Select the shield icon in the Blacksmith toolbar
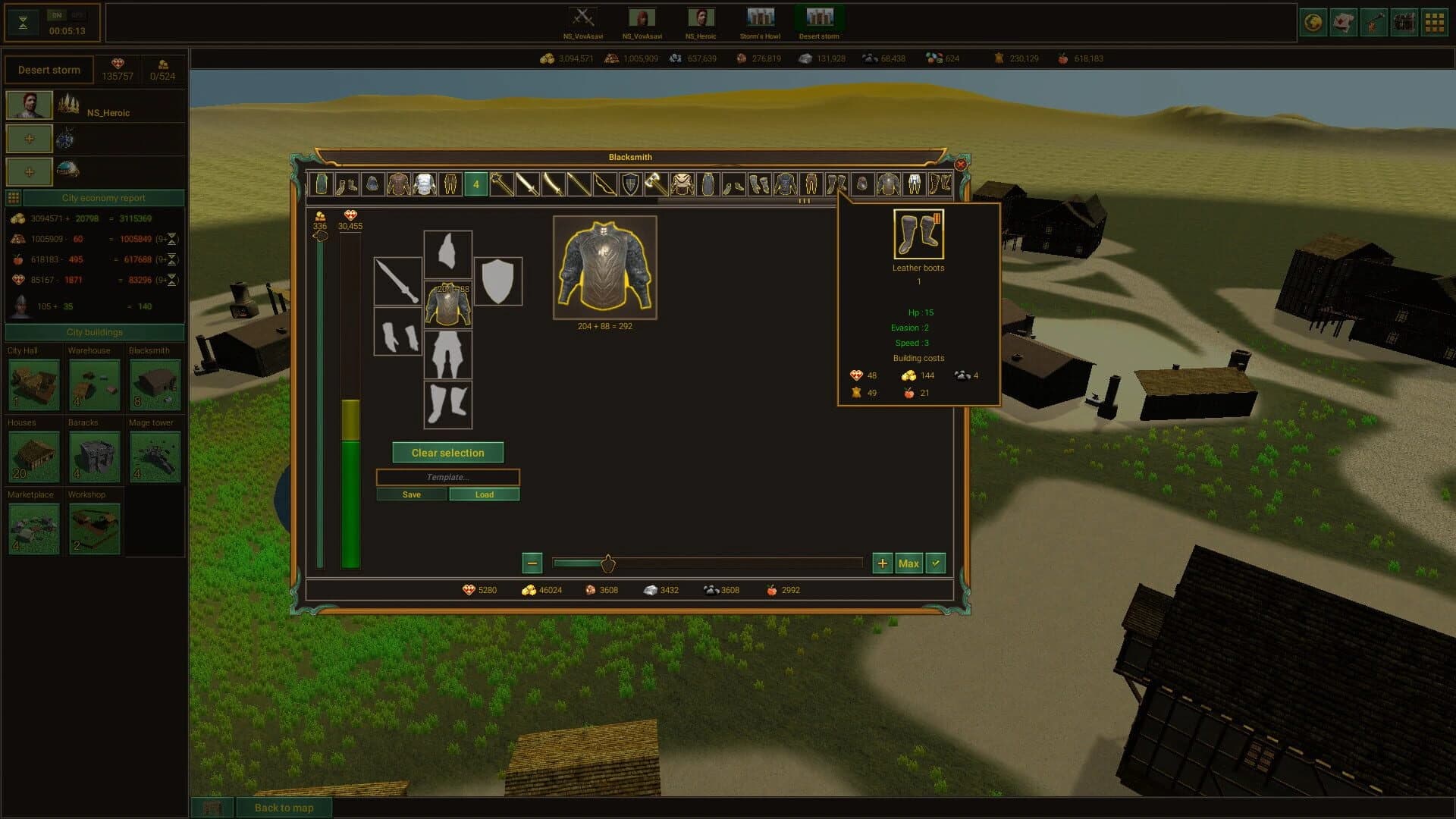The height and width of the screenshot is (819, 1456). click(x=629, y=184)
